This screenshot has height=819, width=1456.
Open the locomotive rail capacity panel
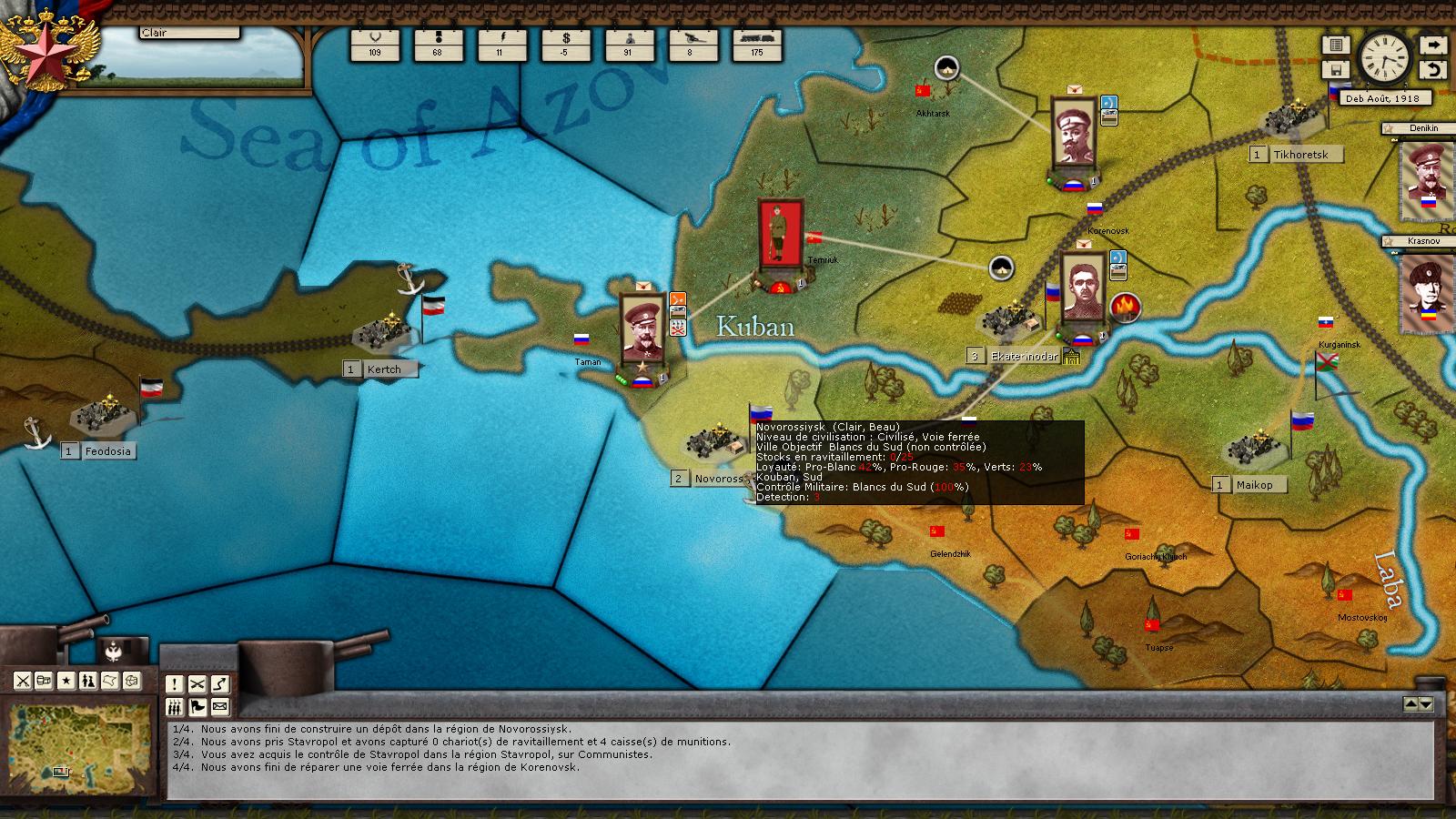[x=756, y=44]
